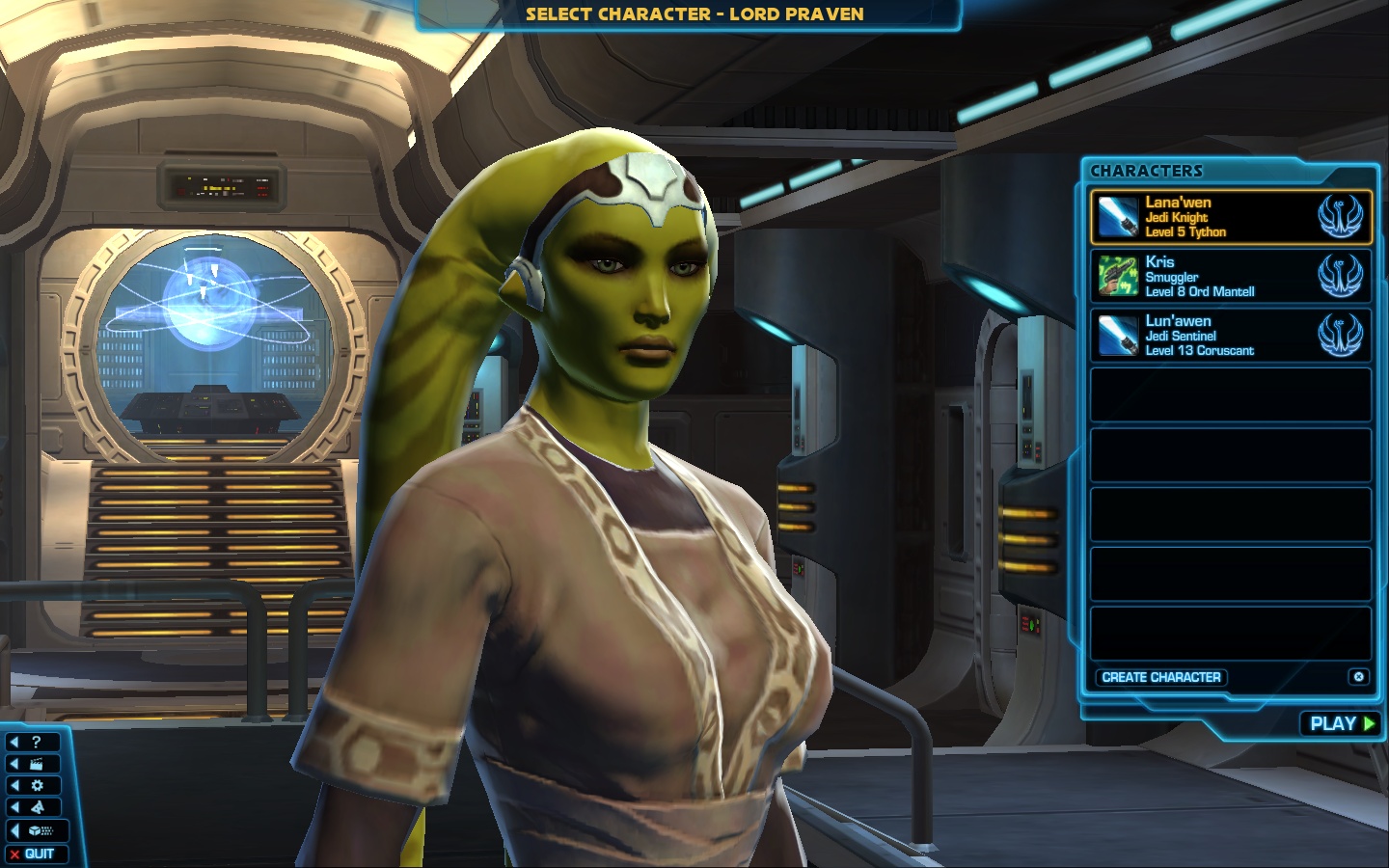The height and width of the screenshot is (868, 1389).
Task: Click the emblem icon below the gear
Action: pyautogui.click(x=36, y=806)
